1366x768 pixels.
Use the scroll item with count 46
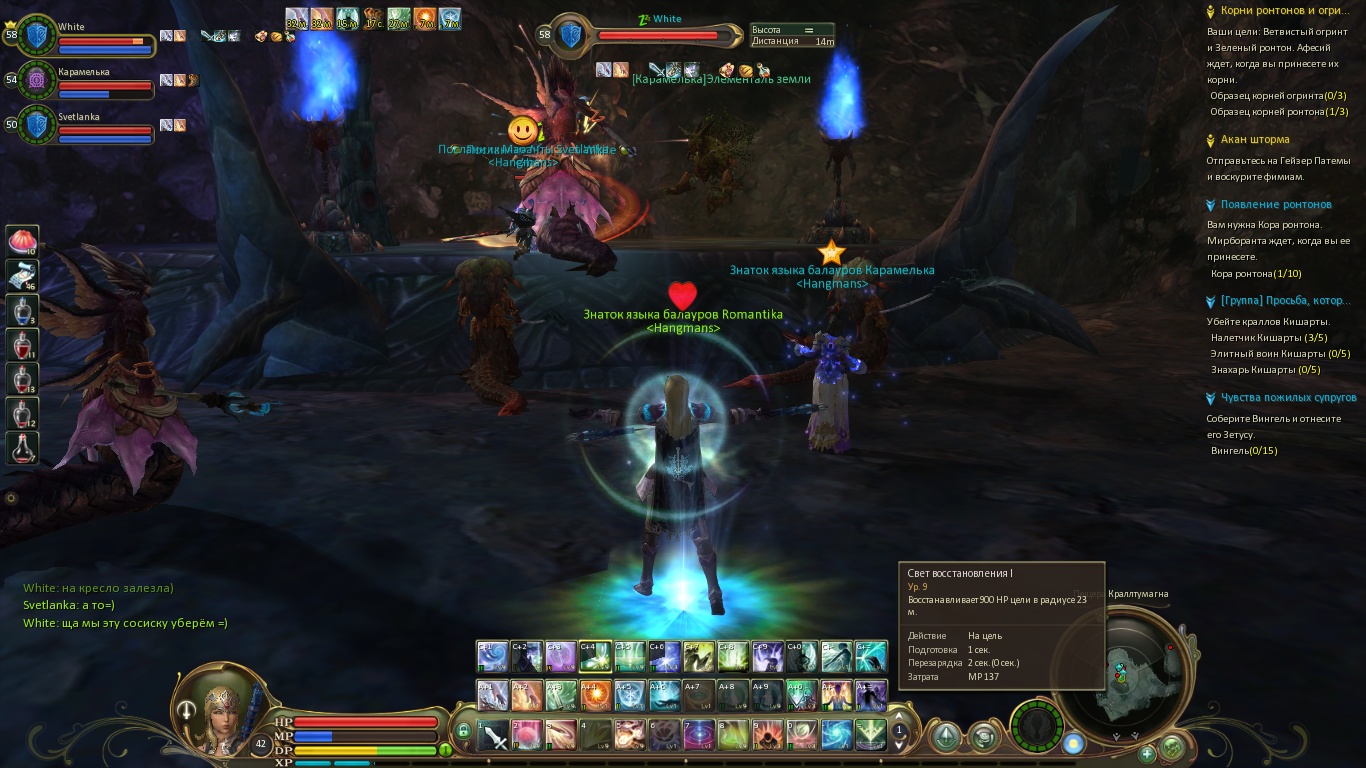[22, 275]
